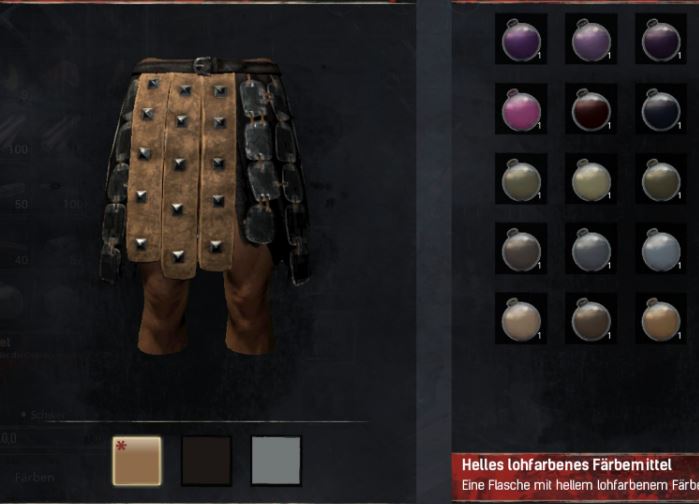Select the pale yellow dye flask
699x504 pixels.
(x=590, y=179)
